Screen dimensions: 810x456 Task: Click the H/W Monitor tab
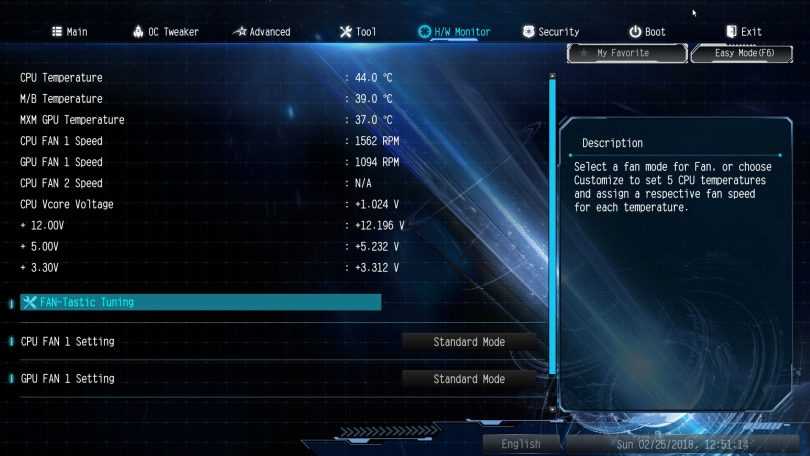coord(454,32)
